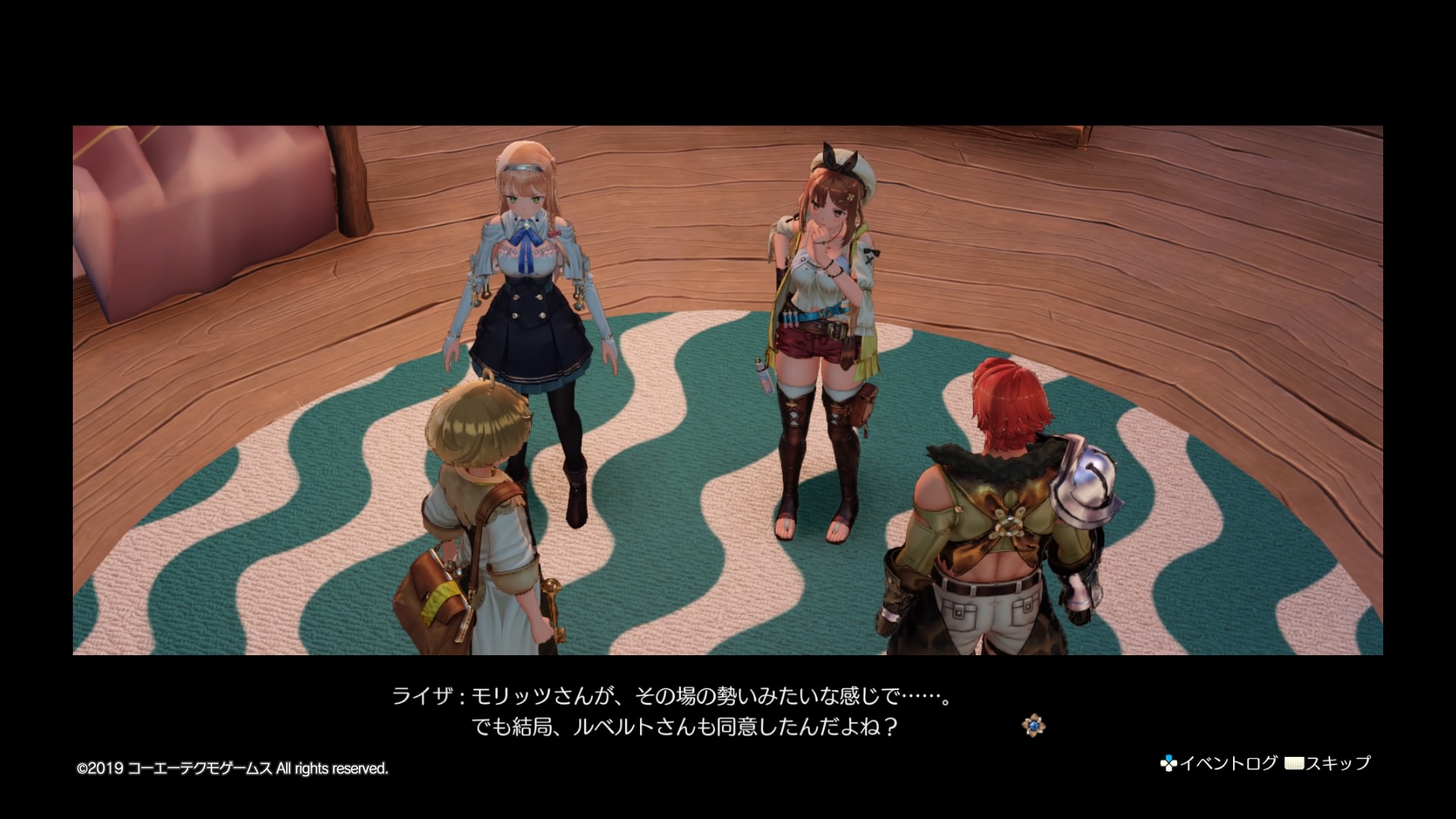Skip the cutscene with スキップ

click(1329, 763)
